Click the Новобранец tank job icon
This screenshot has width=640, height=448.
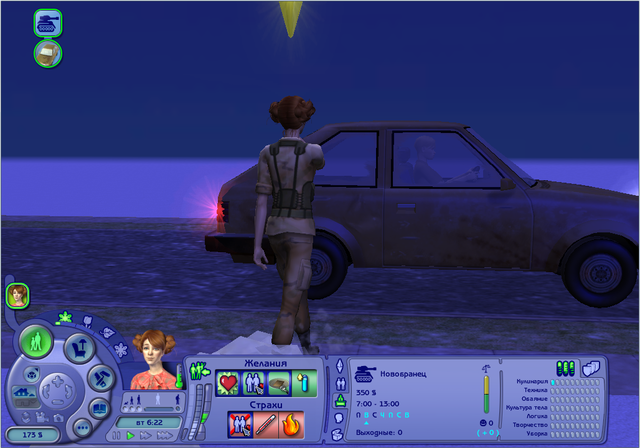[364, 371]
